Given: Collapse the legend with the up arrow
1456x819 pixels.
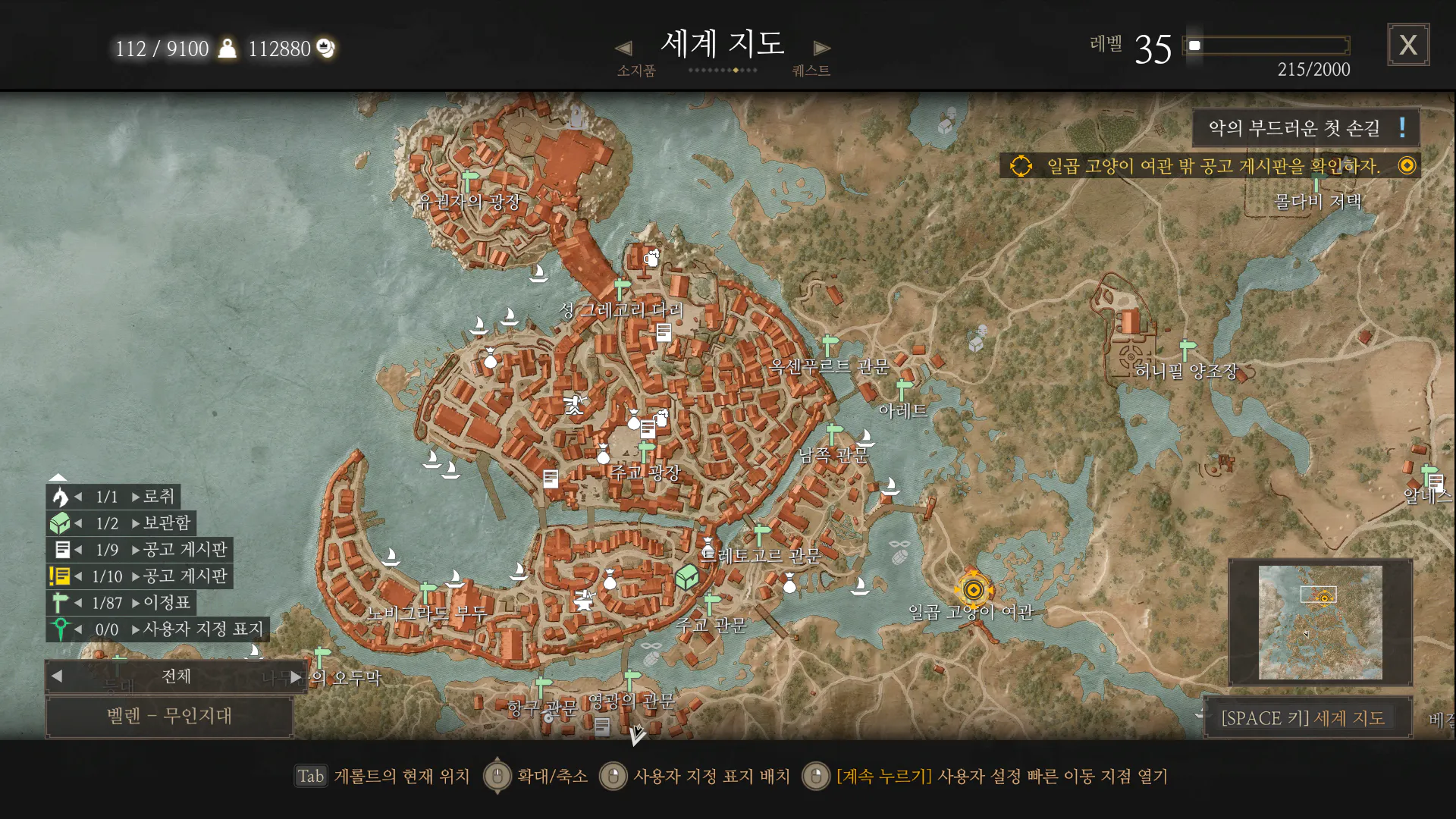Looking at the screenshot, I should coord(58,477).
